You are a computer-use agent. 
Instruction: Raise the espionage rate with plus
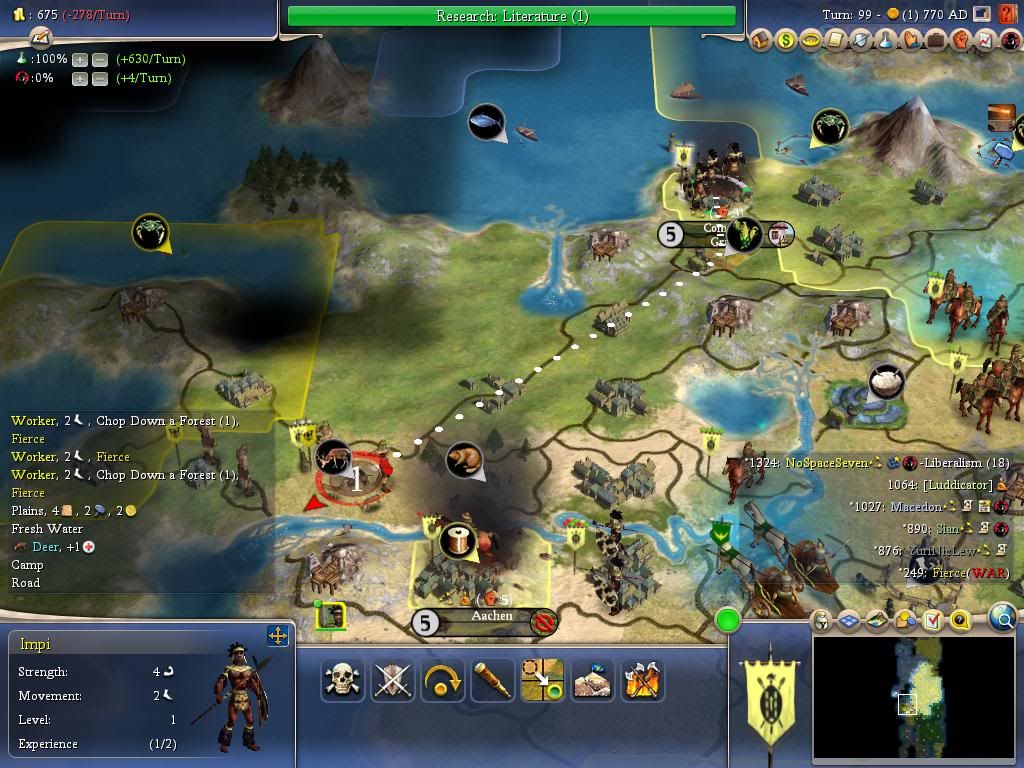pyautogui.click(x=80, y=78)
